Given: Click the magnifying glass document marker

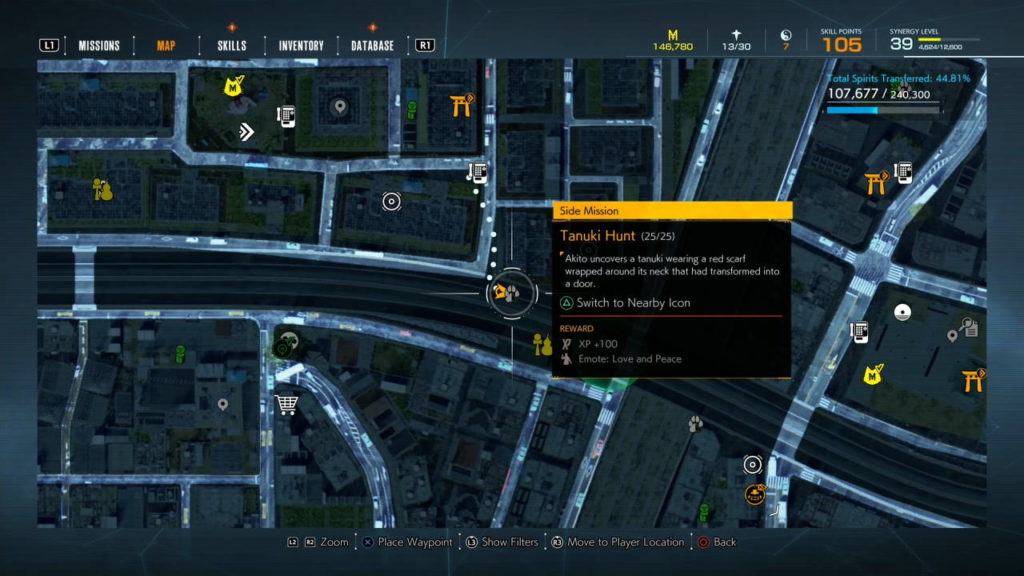Looking at the screenshot, I should [x=968, y=327].
